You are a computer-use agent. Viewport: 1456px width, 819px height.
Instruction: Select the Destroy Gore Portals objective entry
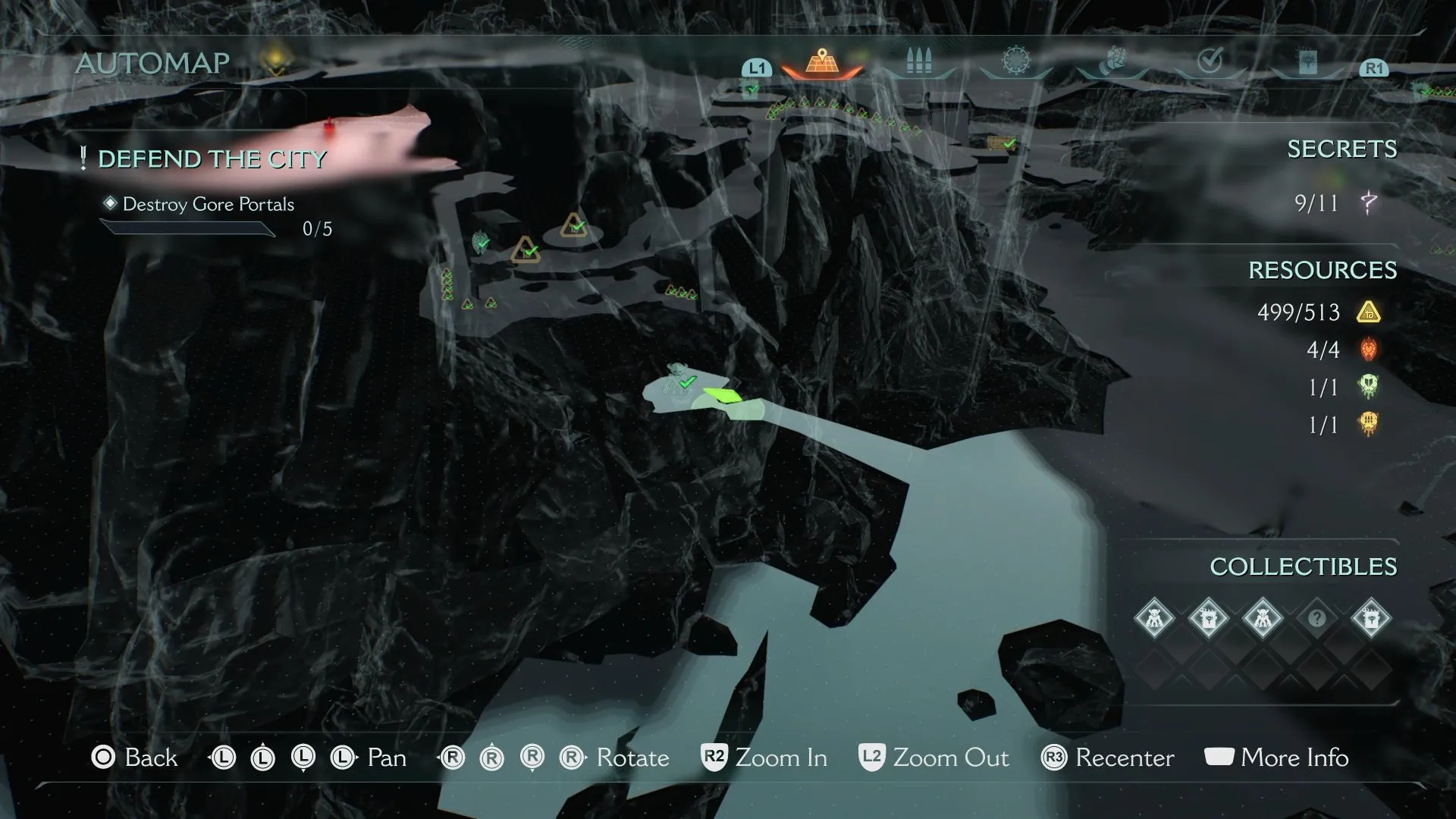click(209, 204)
